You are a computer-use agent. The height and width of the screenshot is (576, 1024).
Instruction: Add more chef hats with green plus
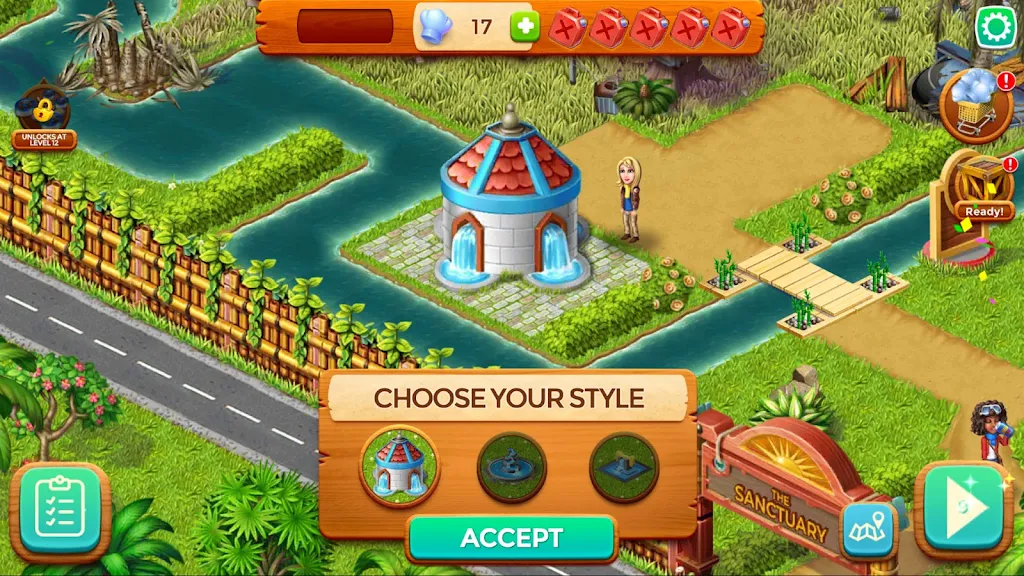[525, 26]
